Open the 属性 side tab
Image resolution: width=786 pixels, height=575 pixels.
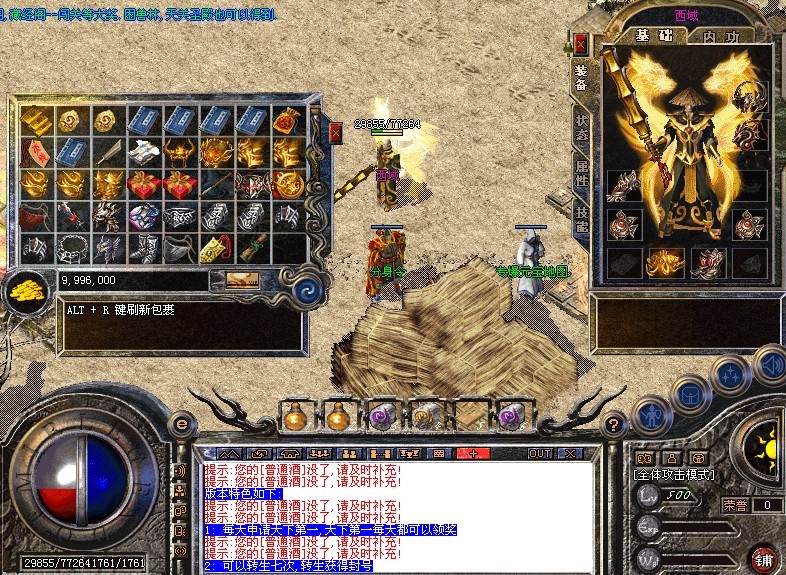point(581,172)
